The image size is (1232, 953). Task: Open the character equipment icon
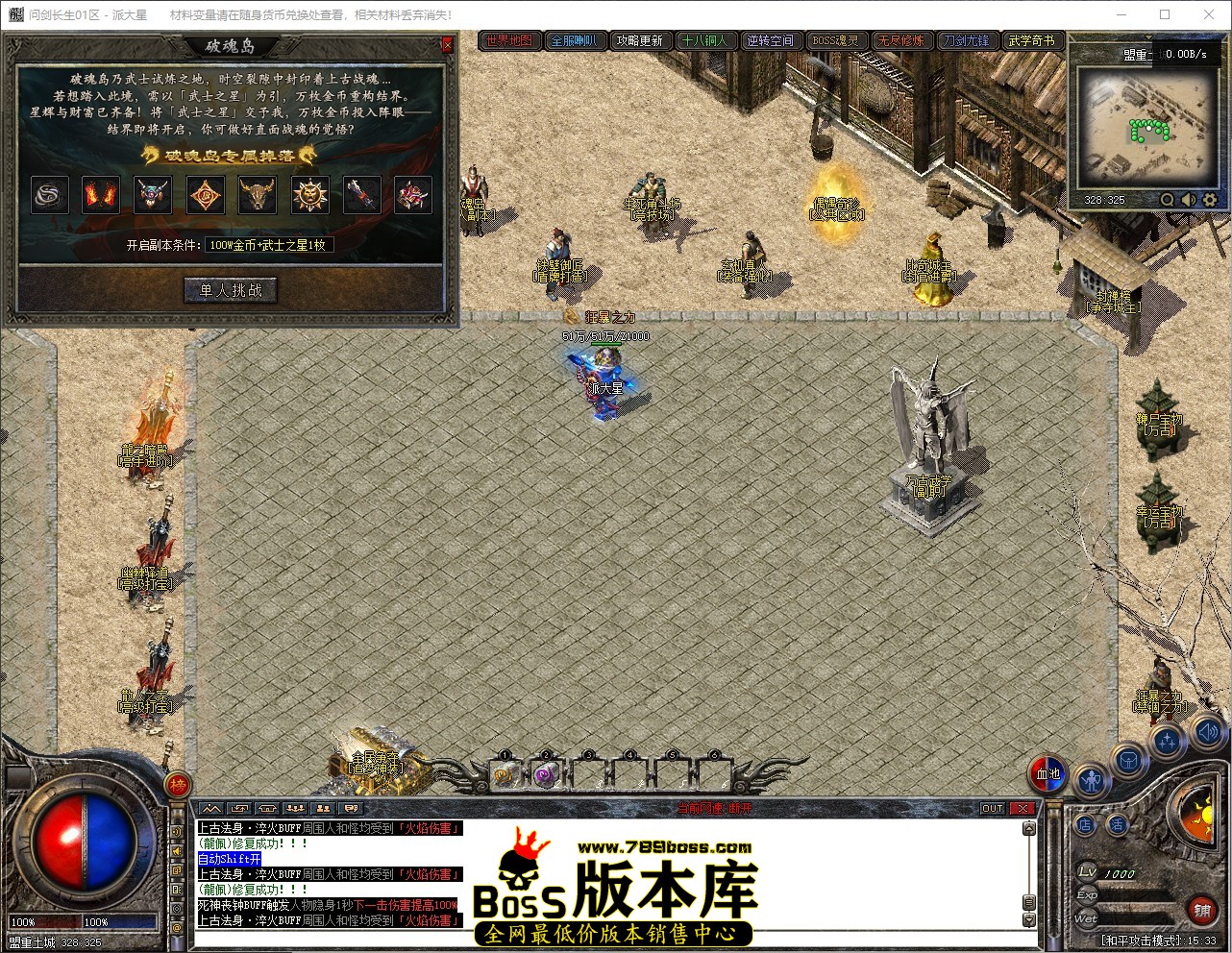click(1093, 778)
